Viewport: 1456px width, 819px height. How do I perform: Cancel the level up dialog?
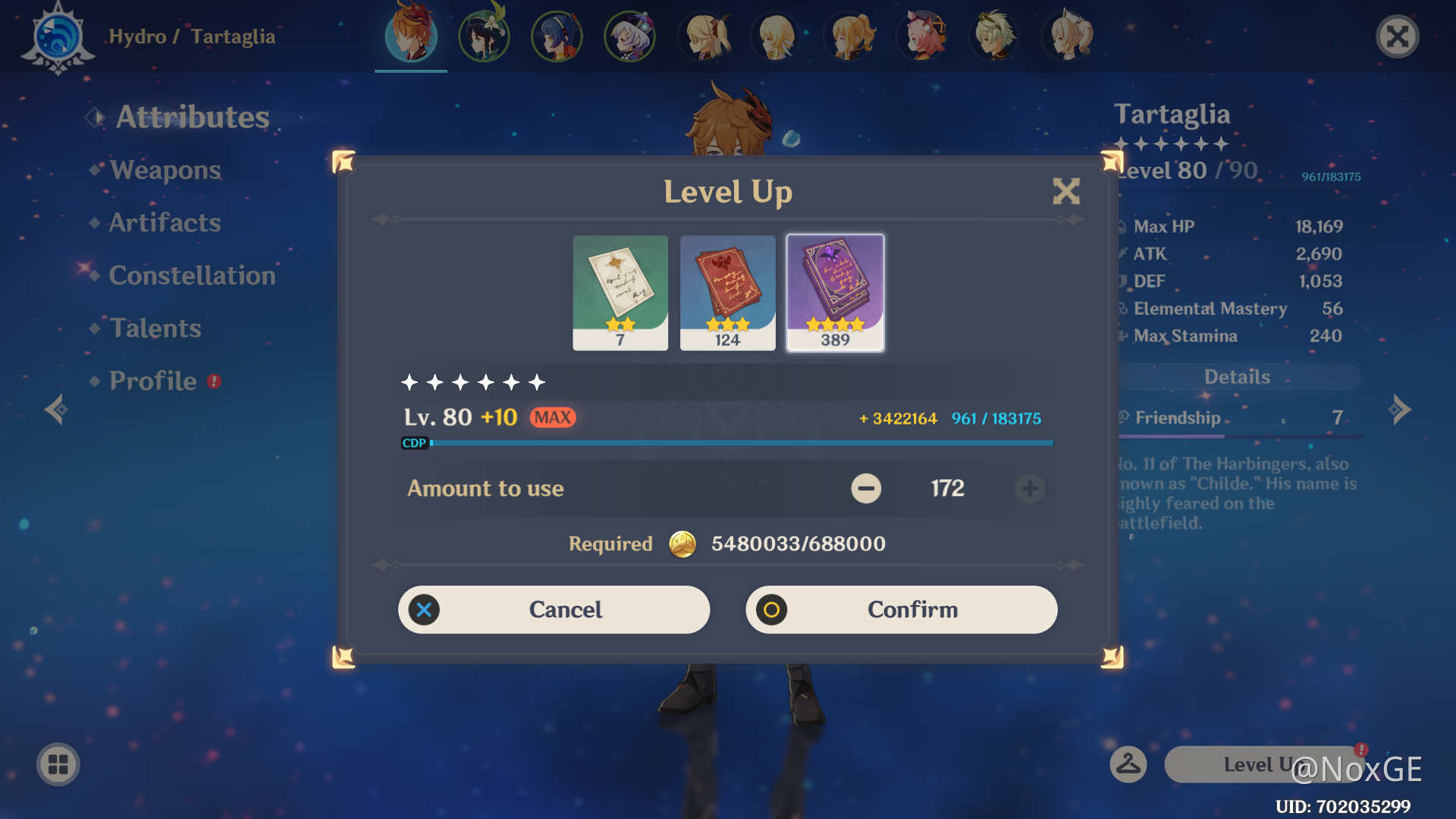pyautogui.click(x=554, y=609)
